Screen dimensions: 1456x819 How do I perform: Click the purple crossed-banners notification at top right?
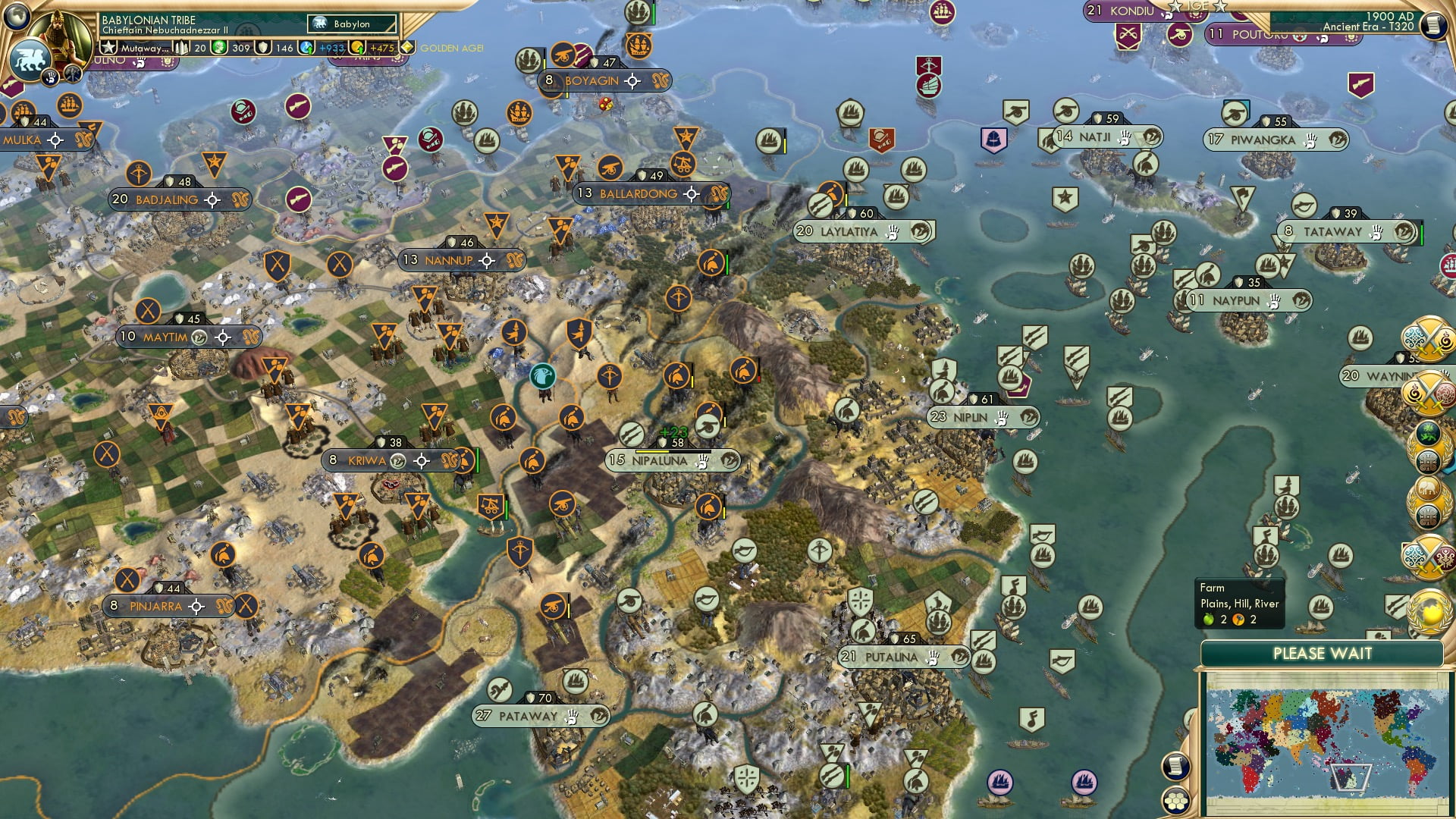click(1128, 34)
